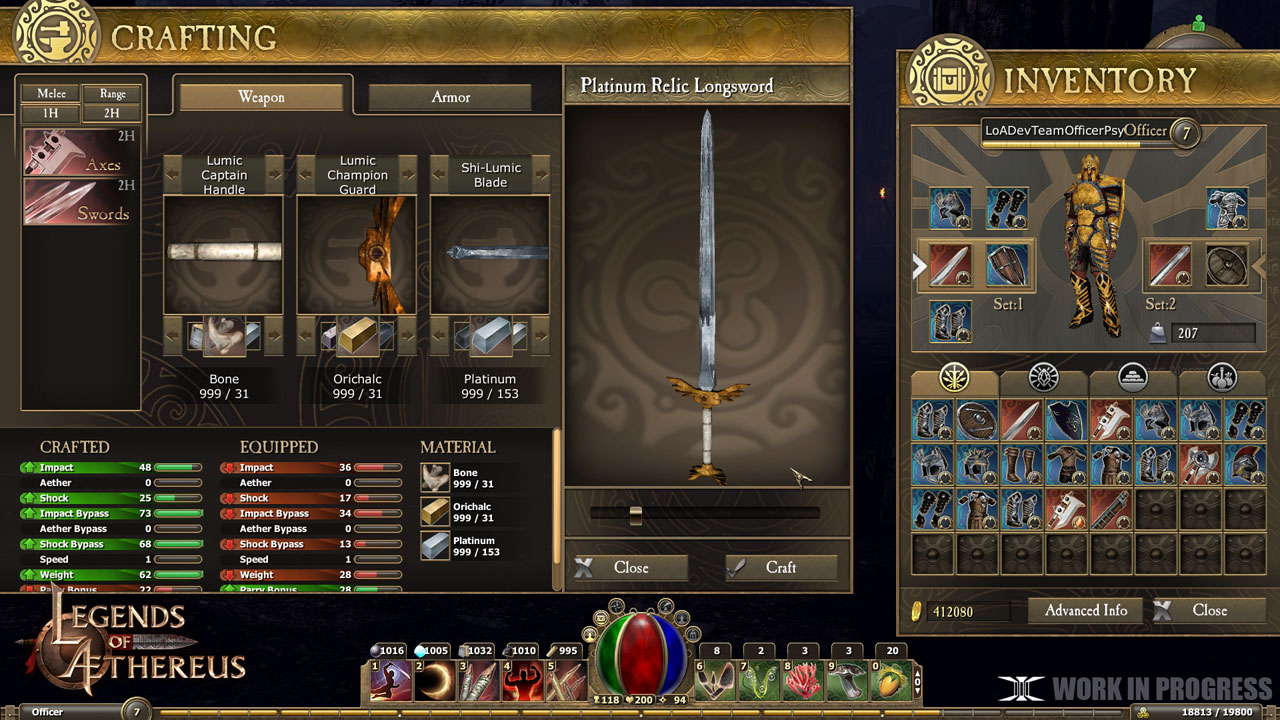This screenshot has width=1280, height=720.
Task: Open Advanced Info in the inventory
Action: (x=1085, y=610)
